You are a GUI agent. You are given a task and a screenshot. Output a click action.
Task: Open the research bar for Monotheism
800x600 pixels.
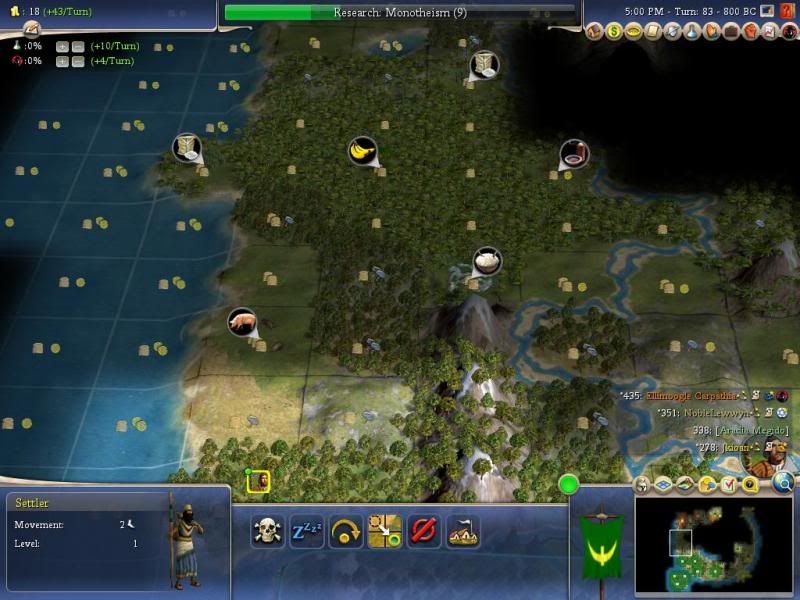[x=400, y=13]
